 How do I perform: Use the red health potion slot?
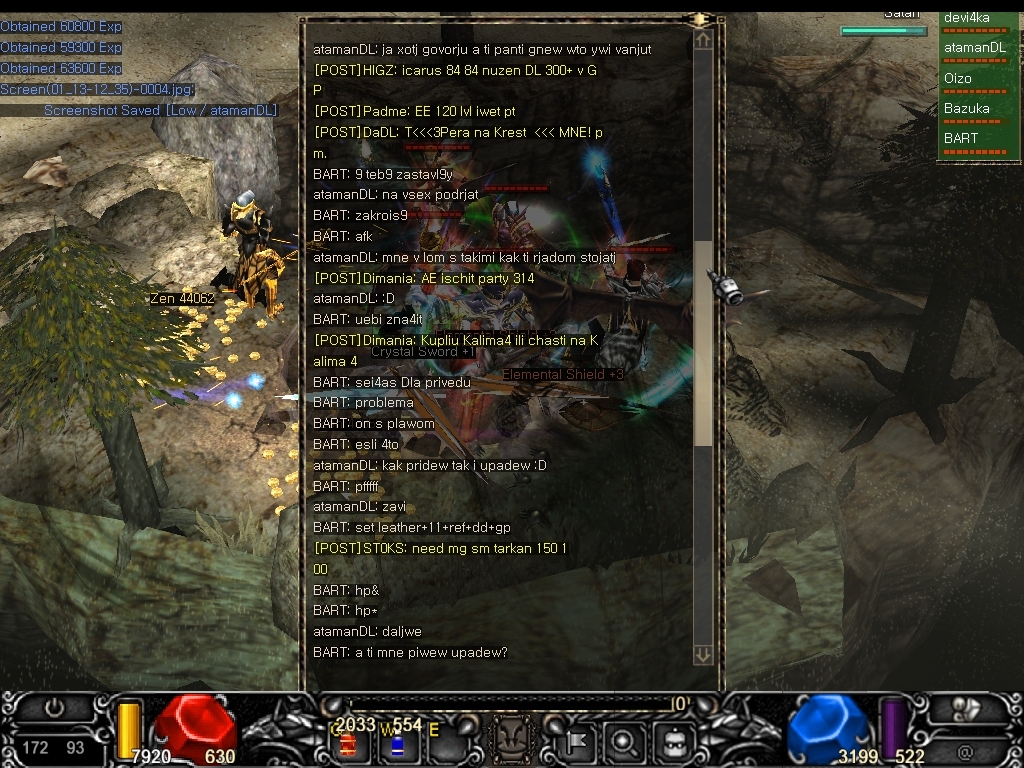(x=348, y=744)
